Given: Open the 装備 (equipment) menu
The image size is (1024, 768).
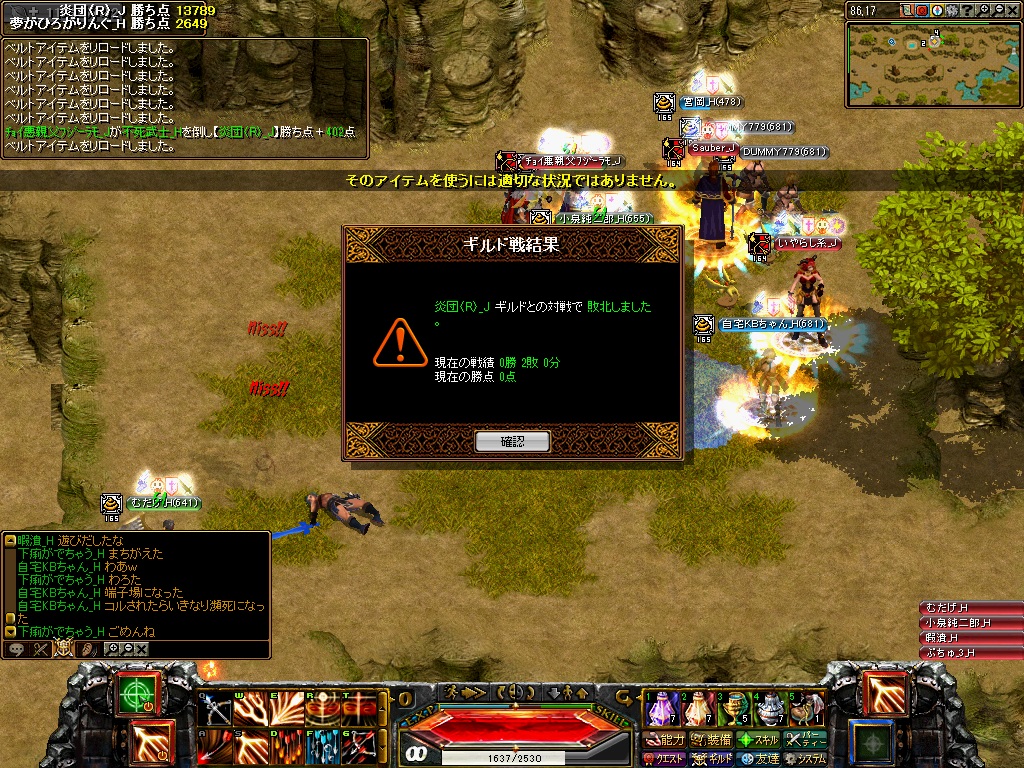Looking at the screenshot, I should [x=710, y=740].
